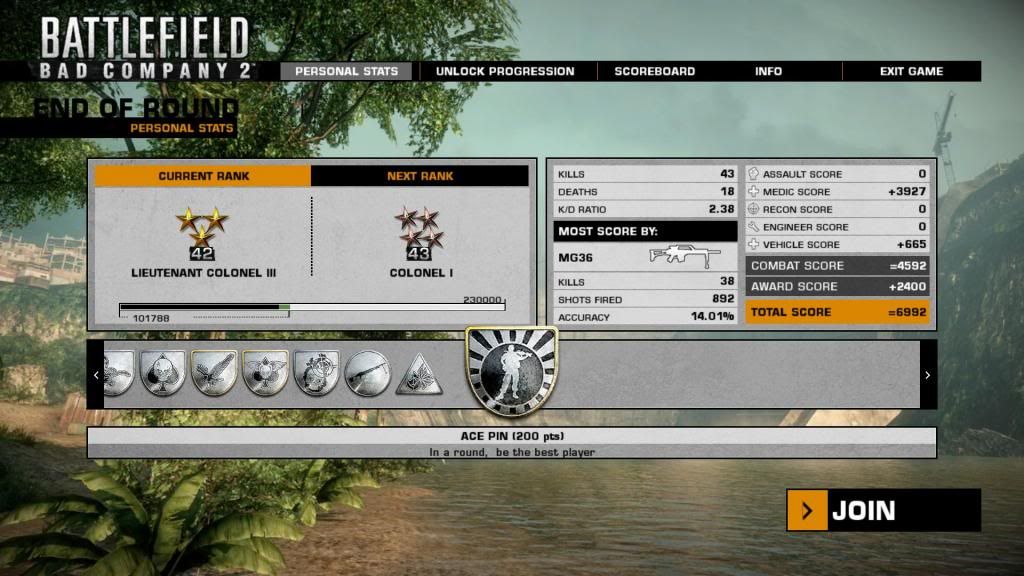Switch to Unlock Progression tab
Viewport: 1024px width, 576px height.
[505, 71]
